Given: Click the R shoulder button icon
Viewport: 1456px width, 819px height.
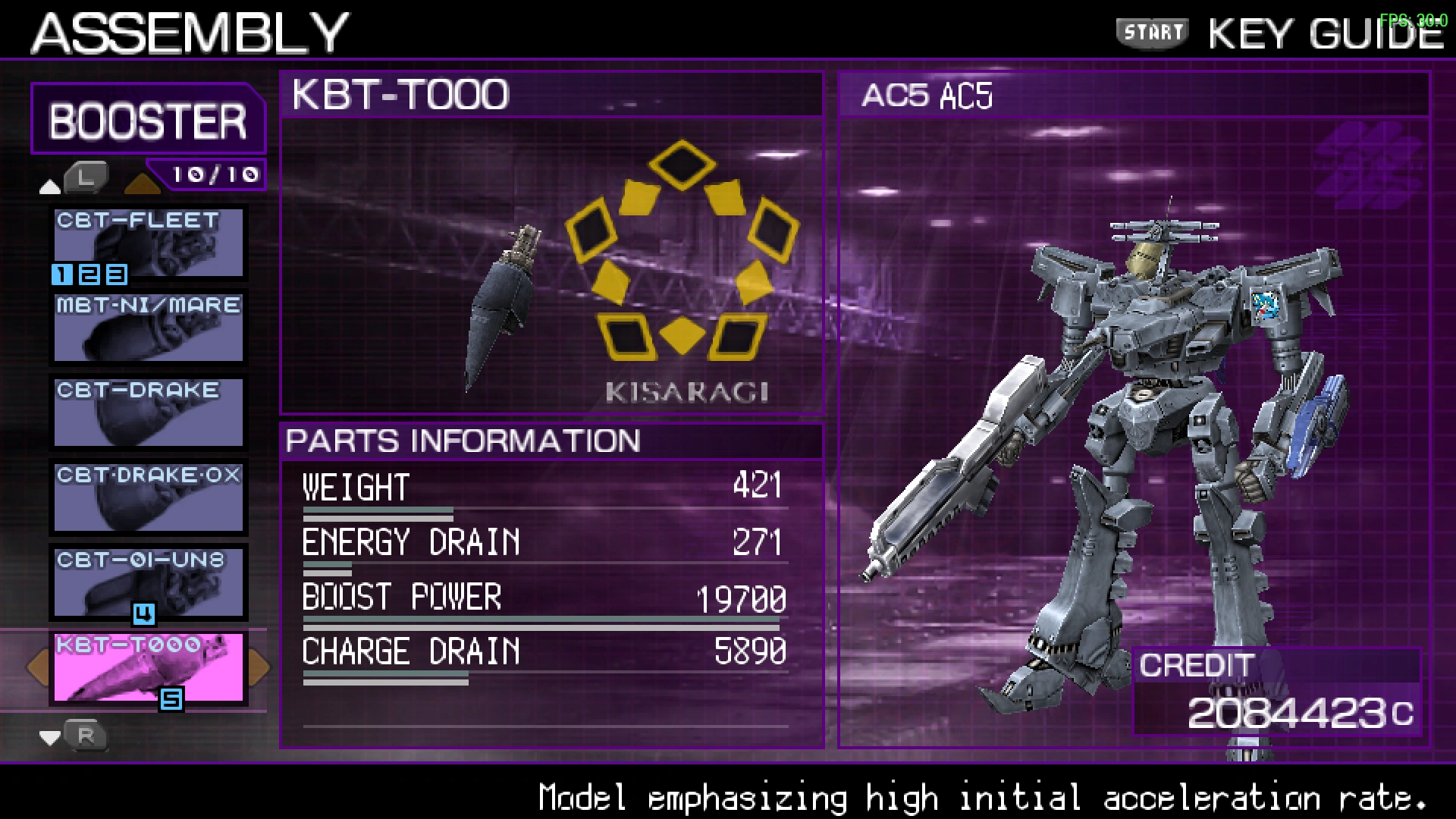Looking at the screenshot, I should (x=86, y=734).
